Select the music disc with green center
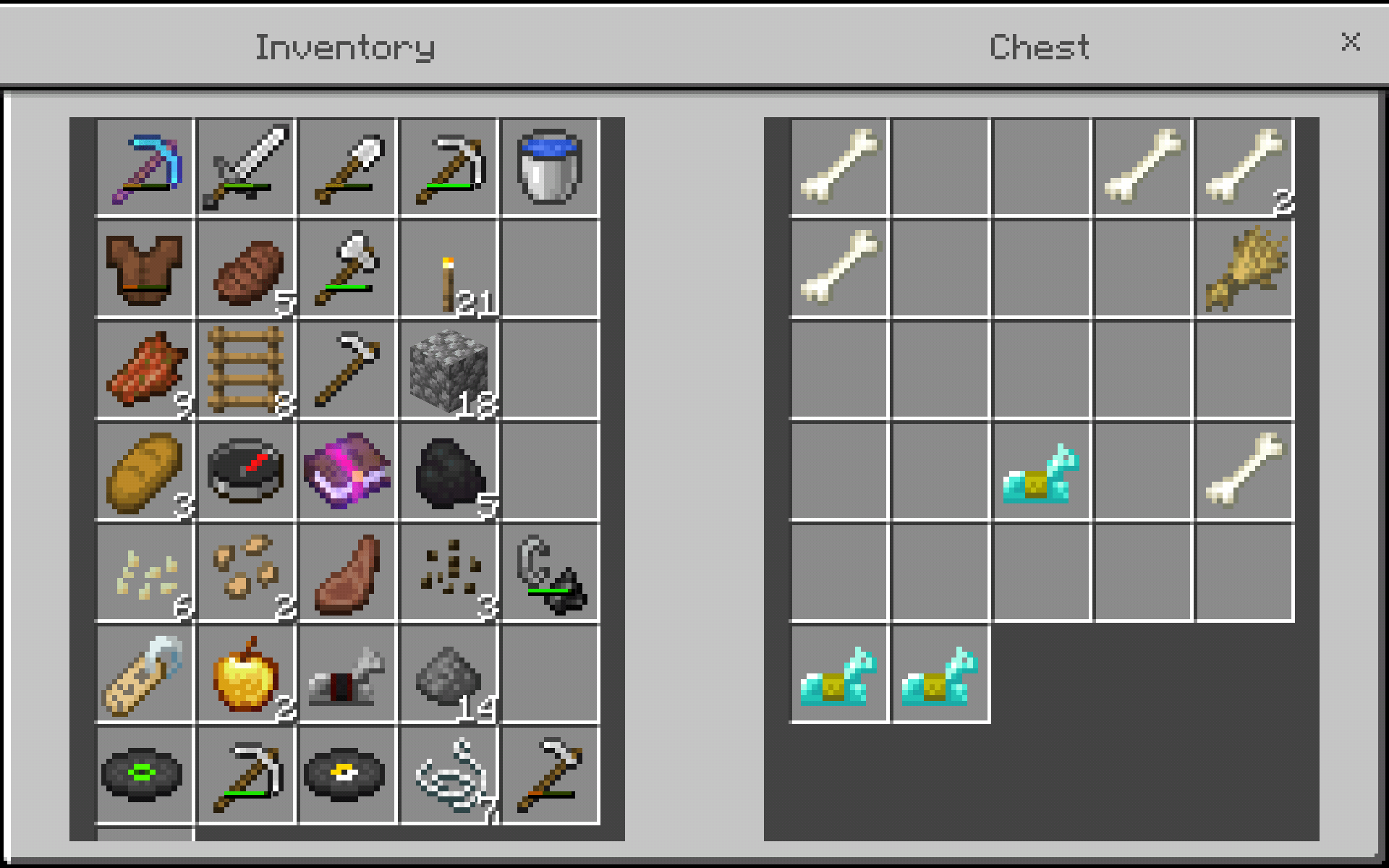Screen dimensions: 1389x868 click(x=145, y=775)
